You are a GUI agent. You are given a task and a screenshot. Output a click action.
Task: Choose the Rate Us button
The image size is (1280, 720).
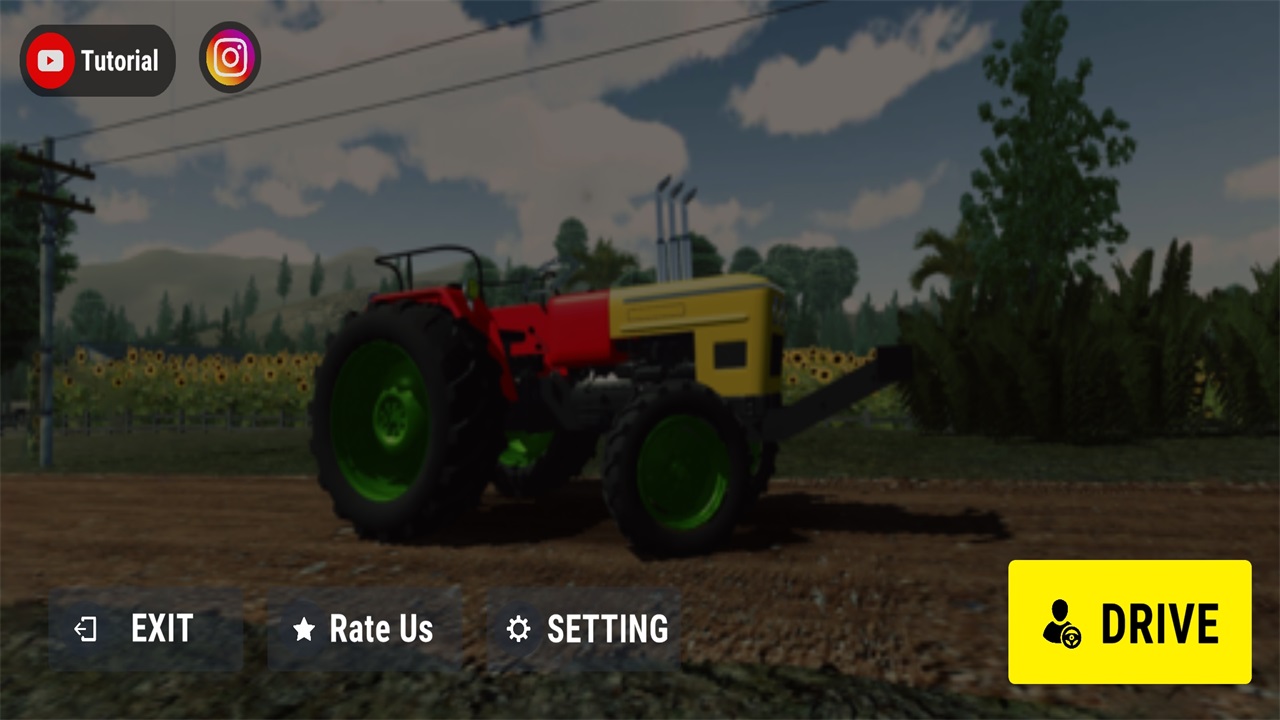(364, 629)
